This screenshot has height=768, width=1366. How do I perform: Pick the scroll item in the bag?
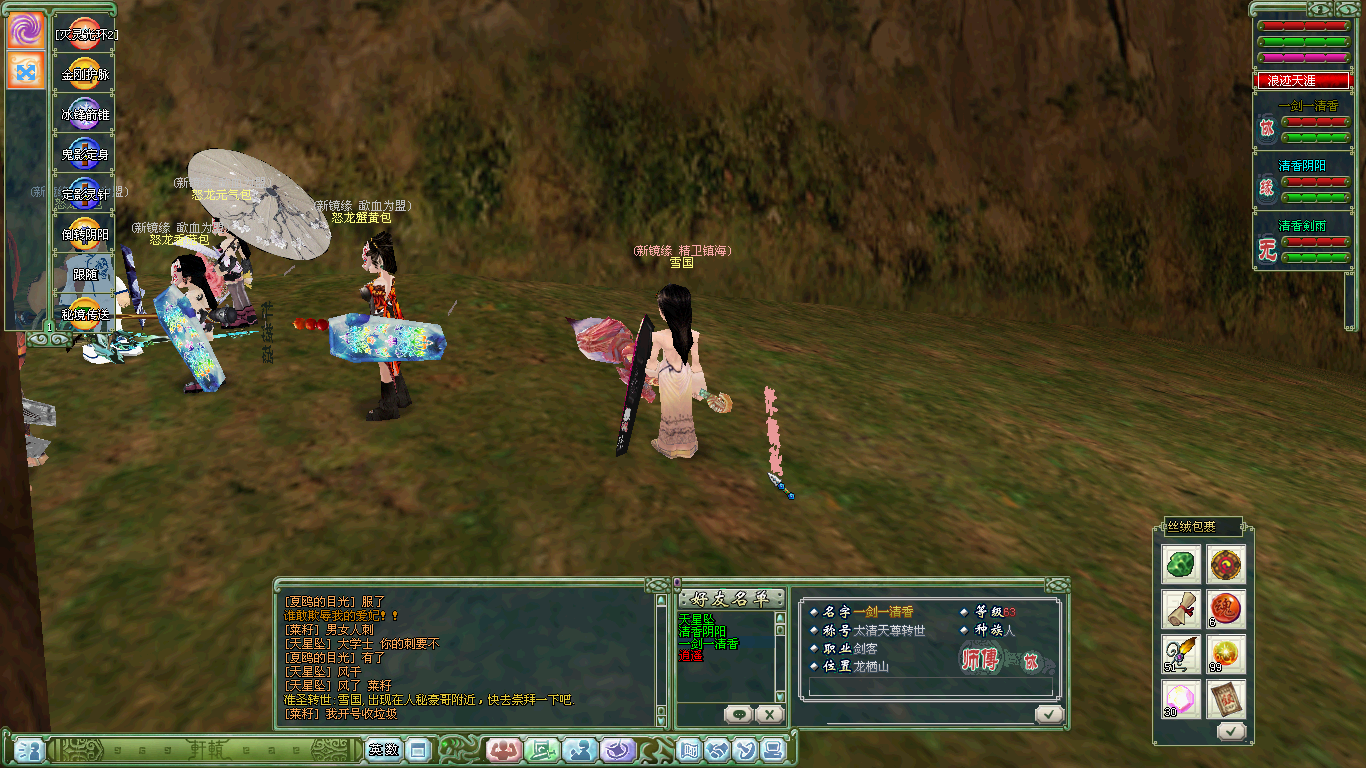[1181, 609]
